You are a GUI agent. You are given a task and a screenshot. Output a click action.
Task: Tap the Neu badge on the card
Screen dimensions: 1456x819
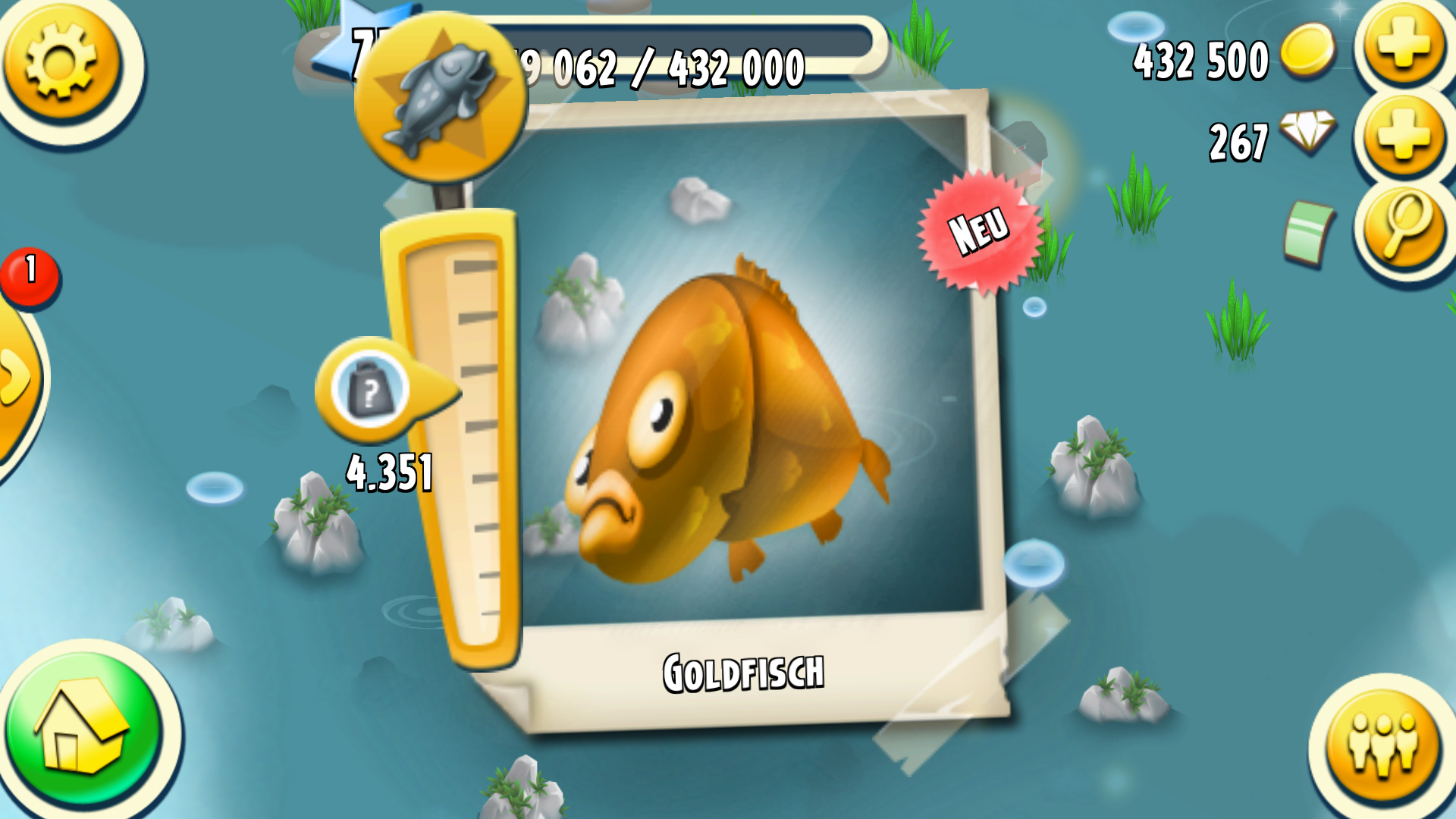pos(978,230)
